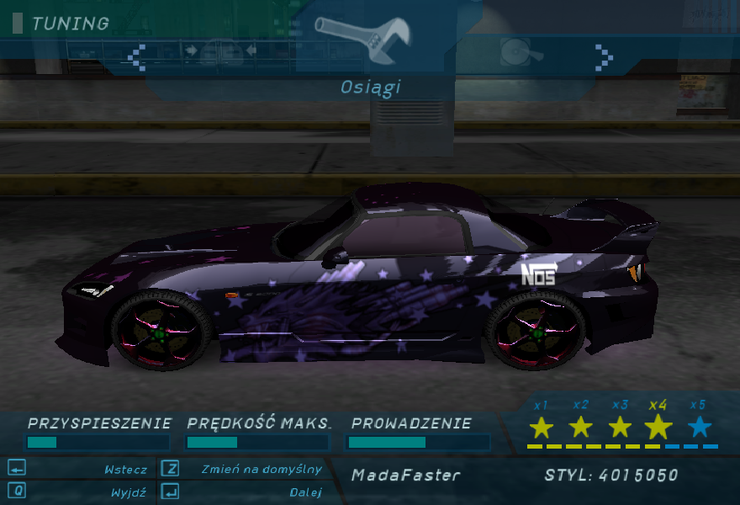The height and width of the screenshot is (505, 740).
Task: Click the Wstecz back option
Action: click(x=125, y=469)
